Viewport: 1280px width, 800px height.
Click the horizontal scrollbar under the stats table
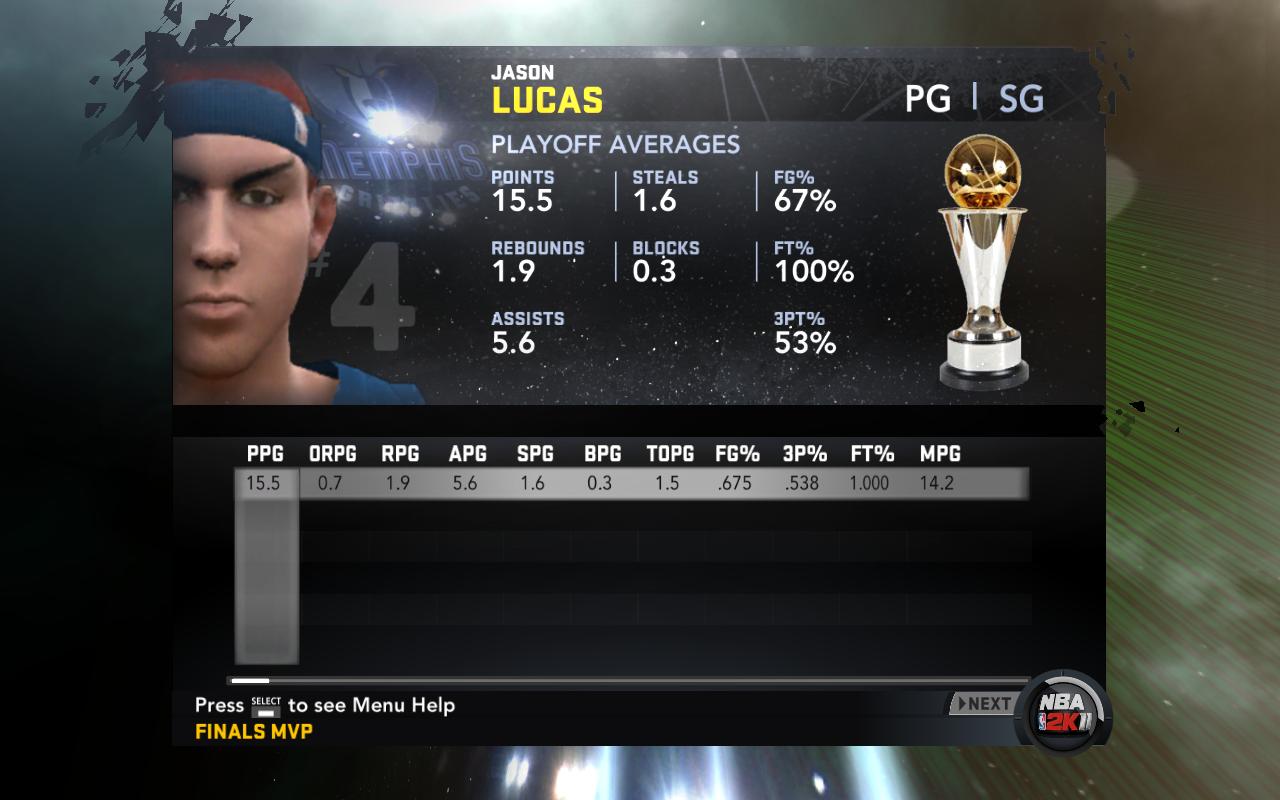pos(628,681)
